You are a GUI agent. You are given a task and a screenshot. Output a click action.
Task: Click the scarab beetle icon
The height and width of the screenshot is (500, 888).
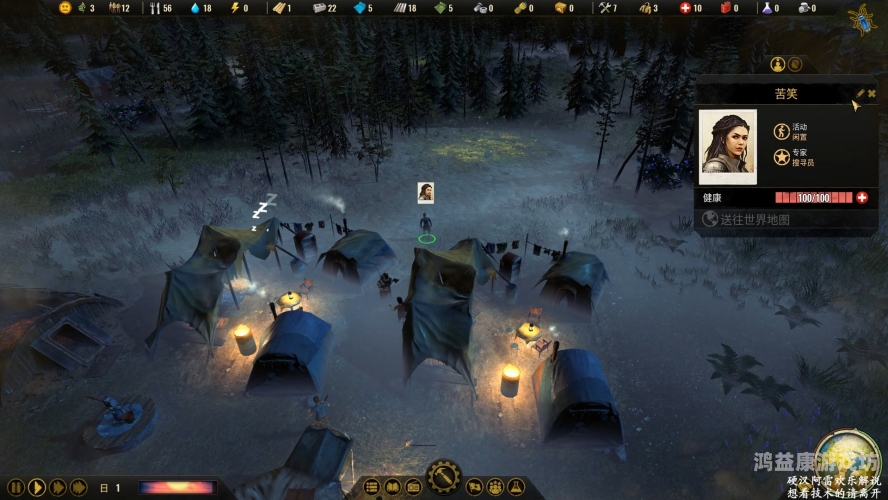pos(861,19)
